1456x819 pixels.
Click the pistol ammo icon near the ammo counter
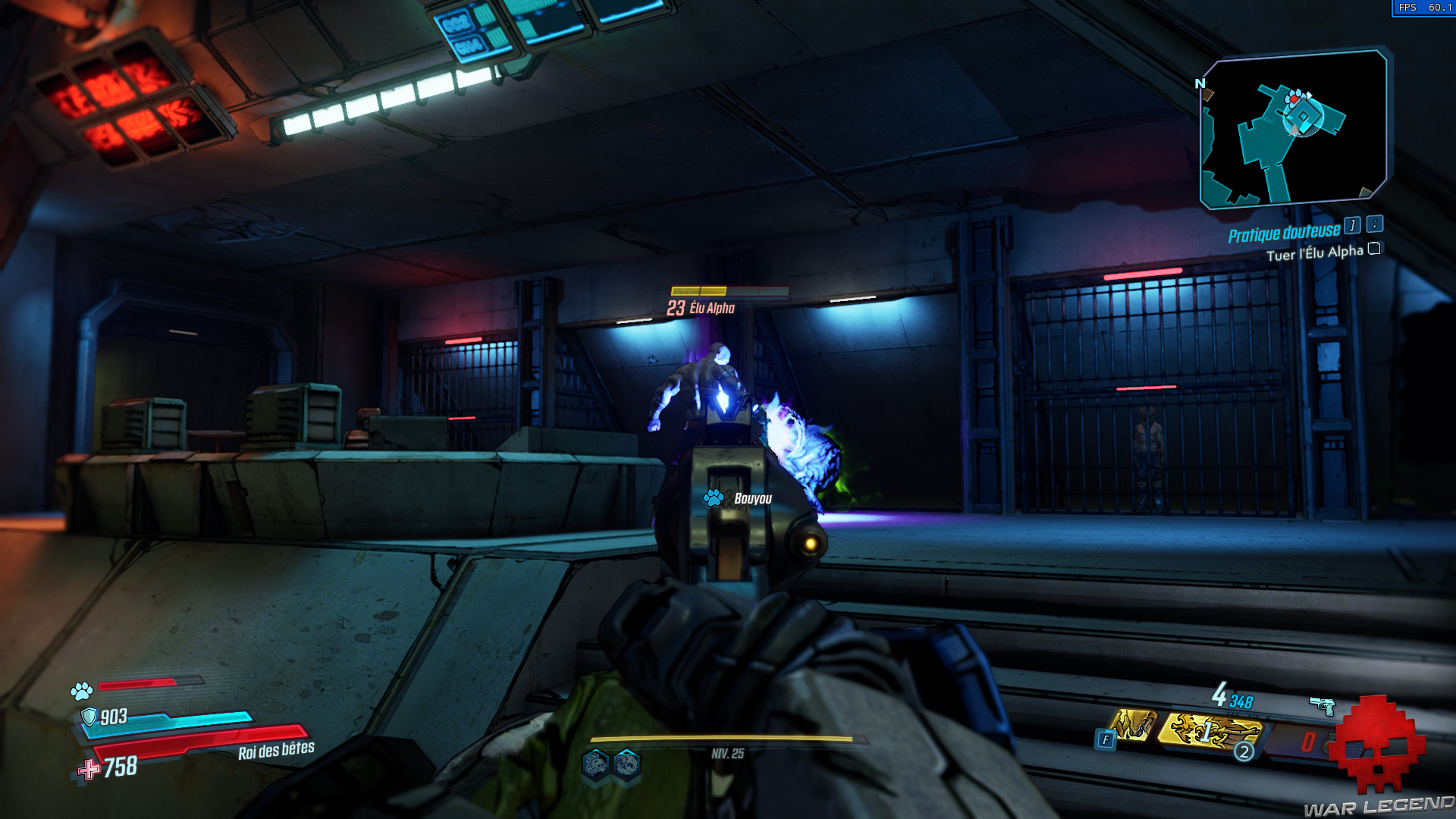tap(1323, 705)
